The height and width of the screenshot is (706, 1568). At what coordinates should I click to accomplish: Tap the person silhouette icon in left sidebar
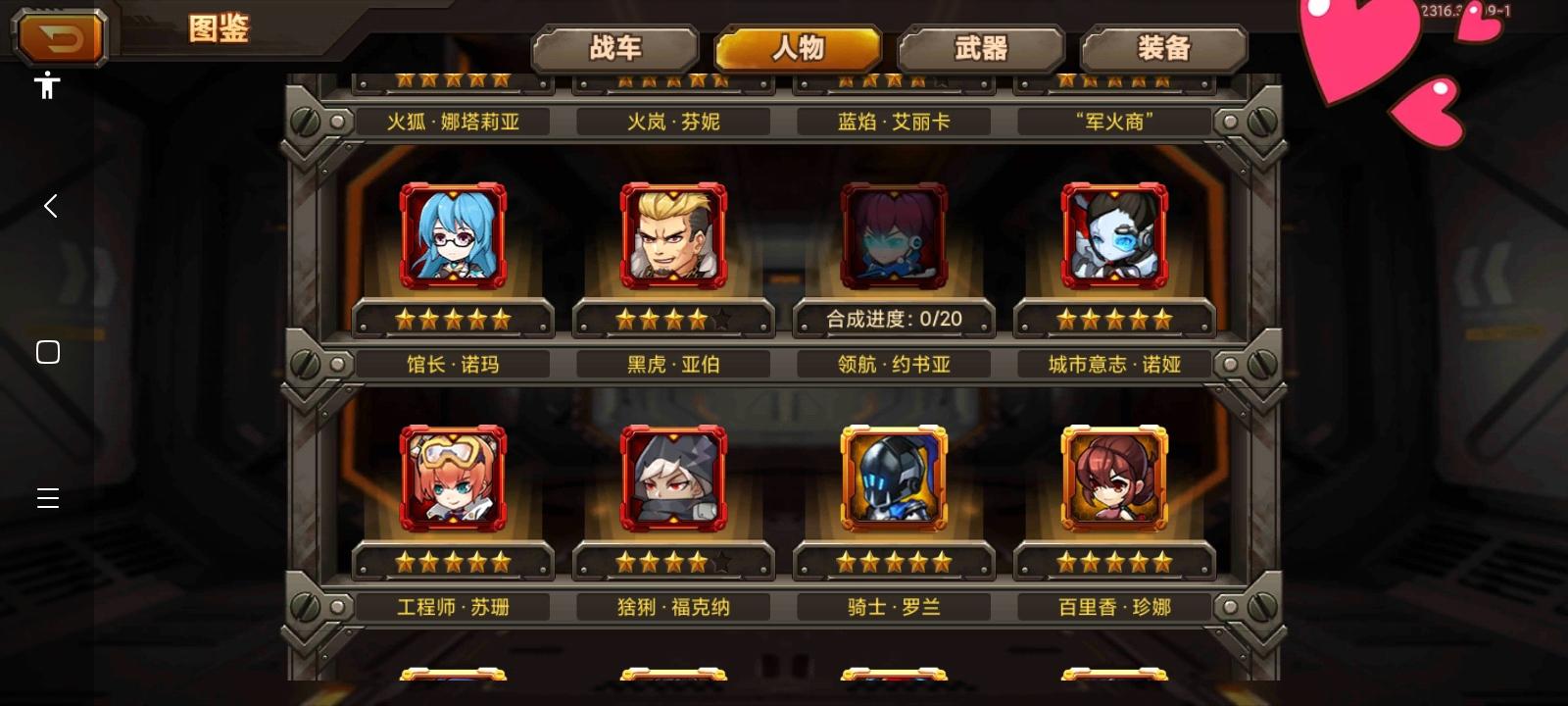[x=47, y=86]
